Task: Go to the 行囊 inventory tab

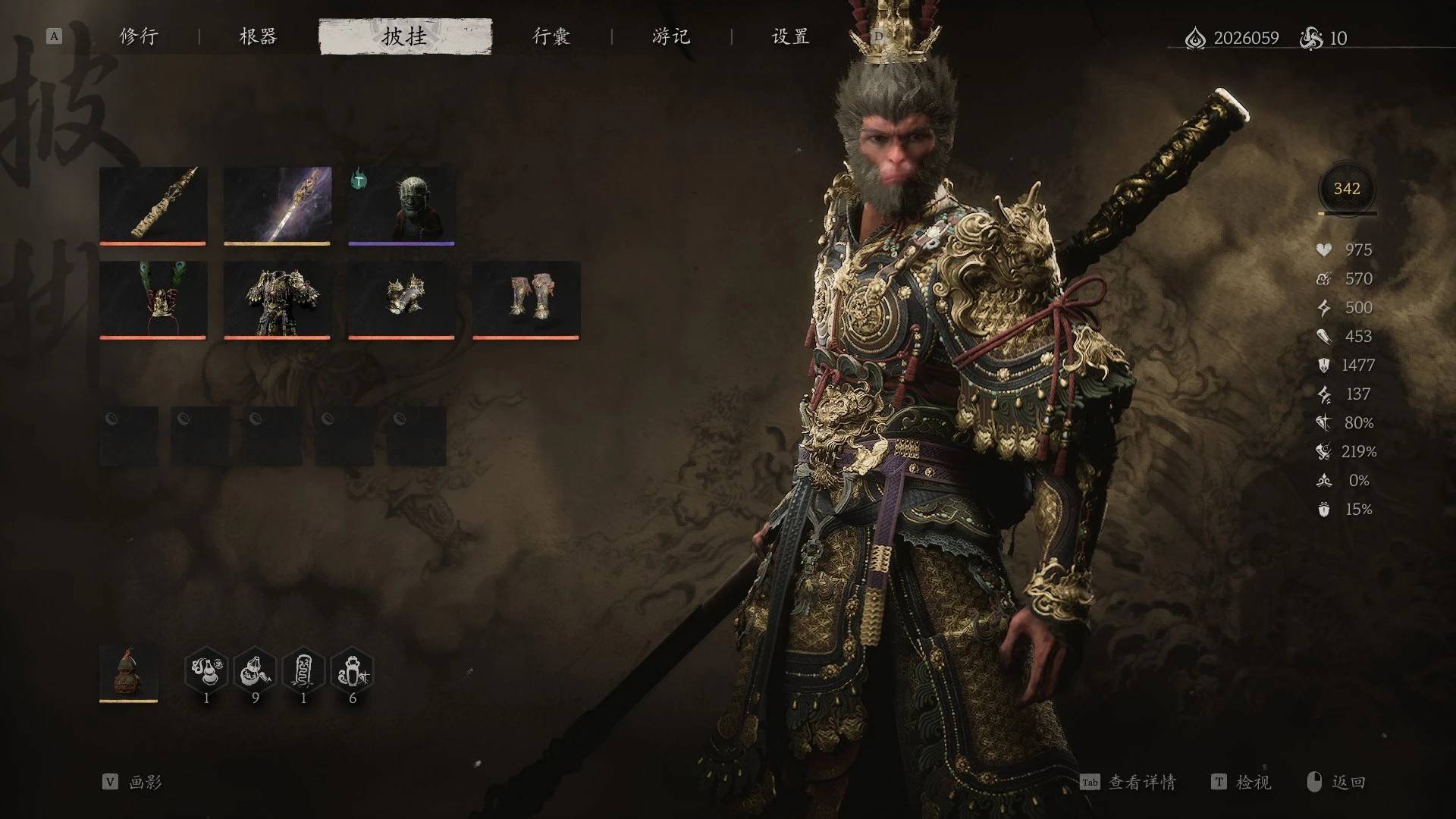Action: click(551, 36)
